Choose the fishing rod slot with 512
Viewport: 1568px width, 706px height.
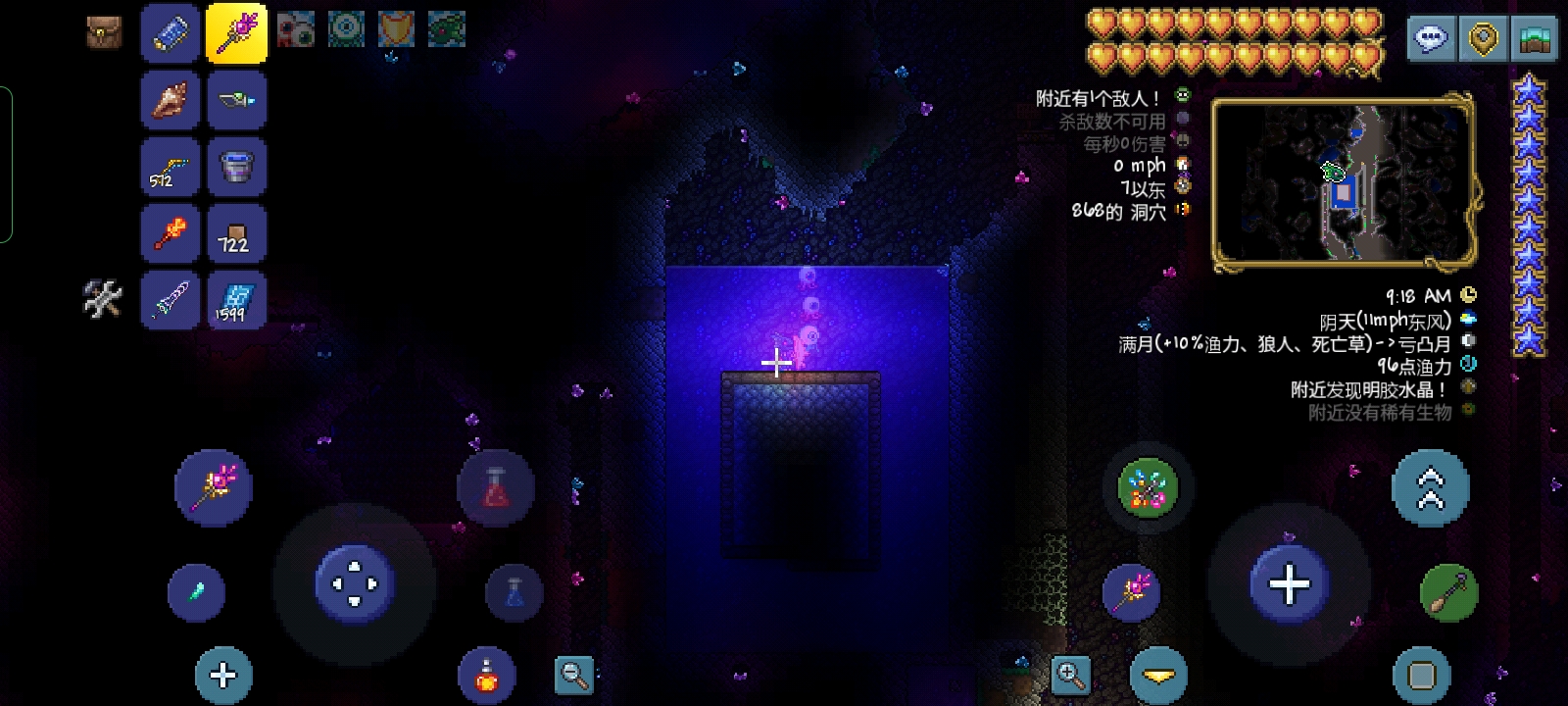[x=171, y=166]
